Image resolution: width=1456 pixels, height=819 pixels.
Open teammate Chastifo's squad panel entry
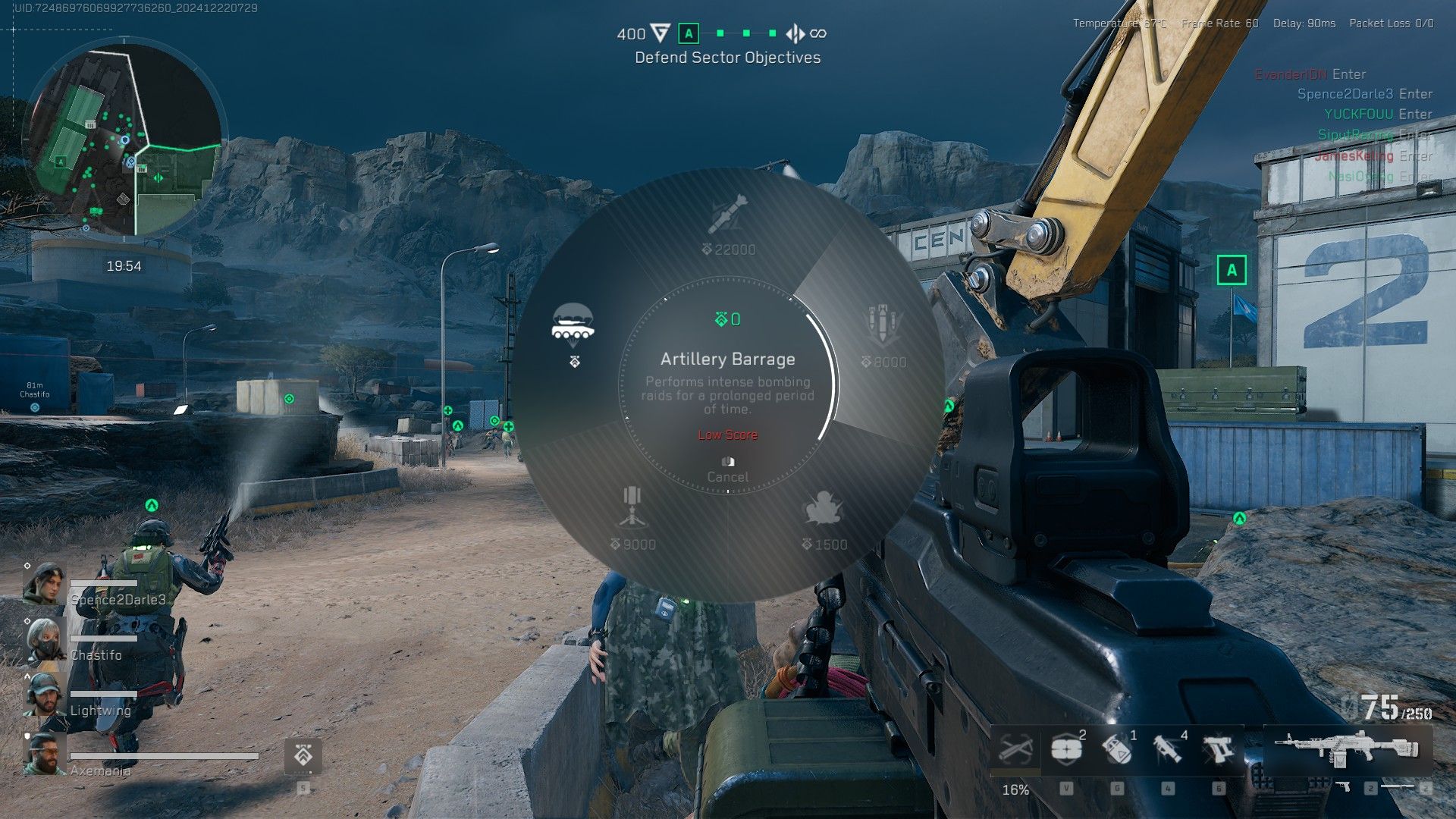pos(95,654)
